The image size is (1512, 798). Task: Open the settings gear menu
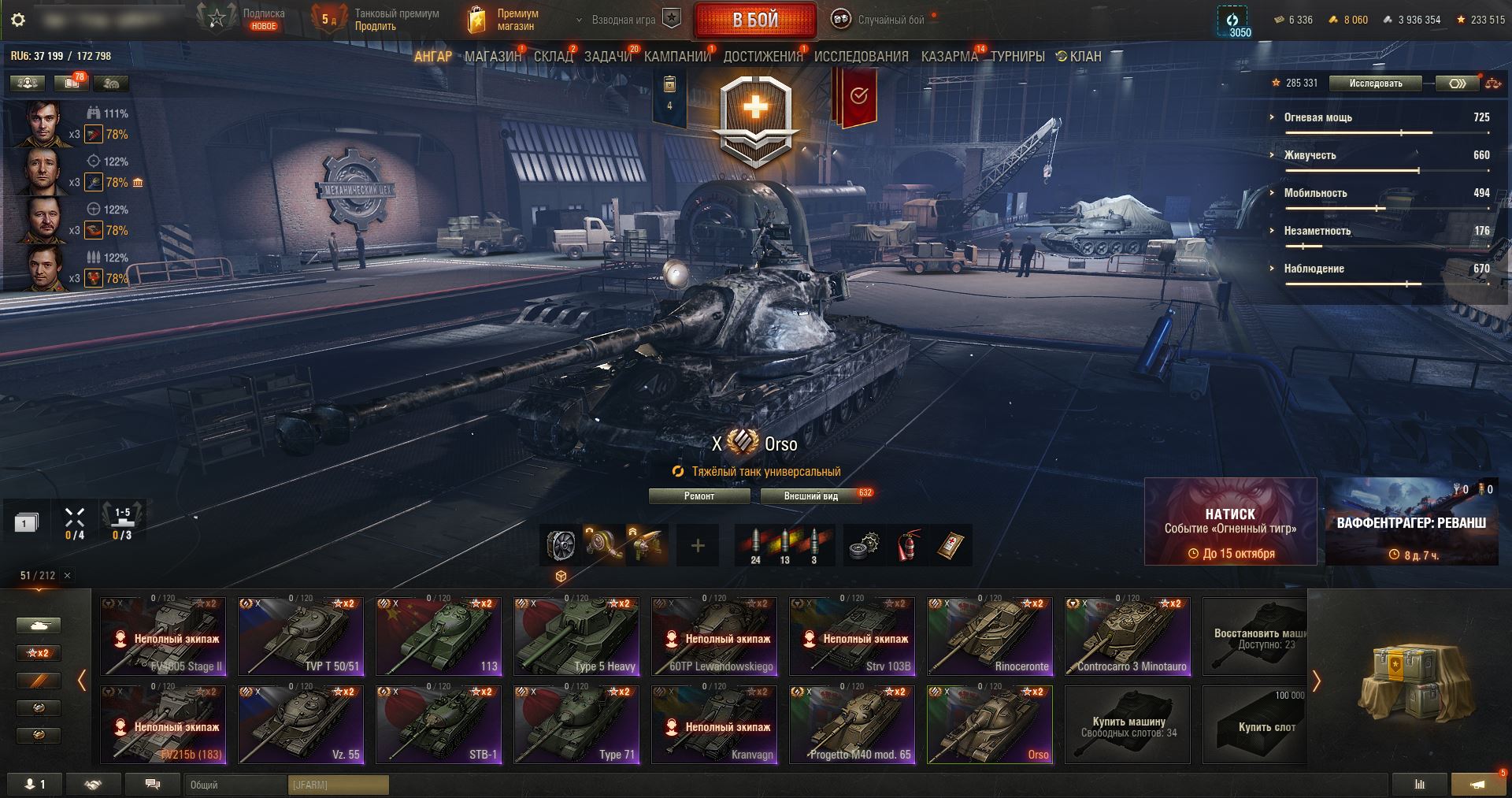(x=18, y=20)
